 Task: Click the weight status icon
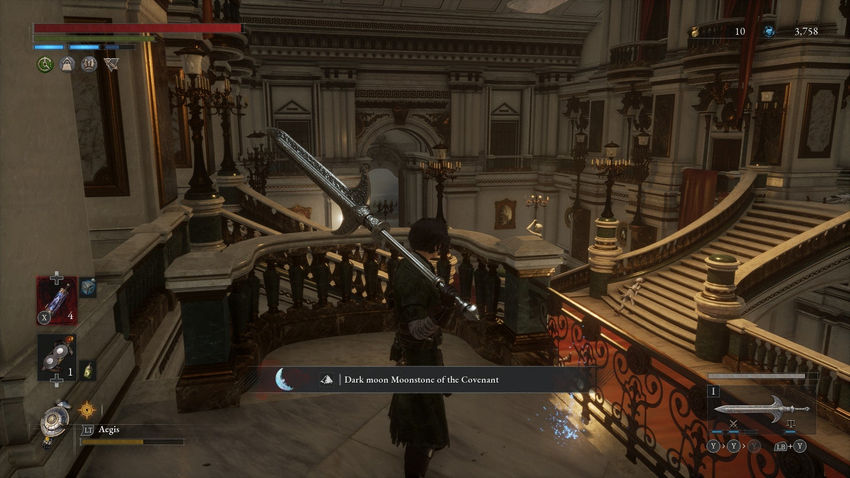point(67,64)
